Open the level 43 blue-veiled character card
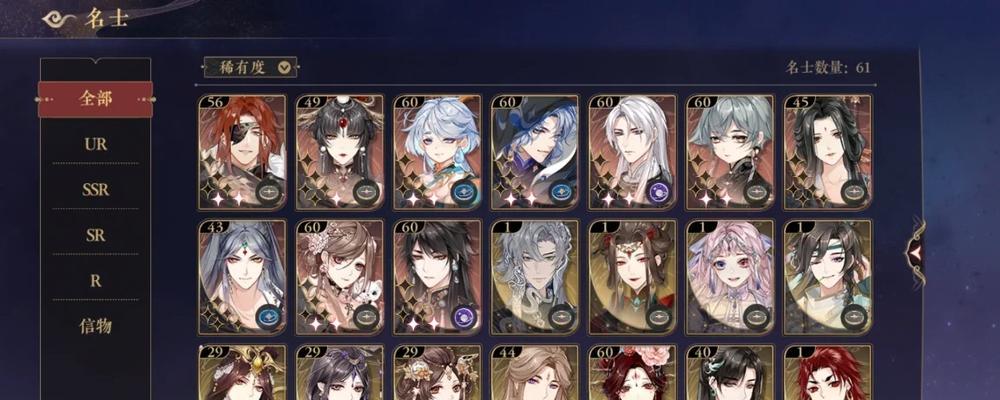Screen dimensions: 1000x400 coord(242,277)
